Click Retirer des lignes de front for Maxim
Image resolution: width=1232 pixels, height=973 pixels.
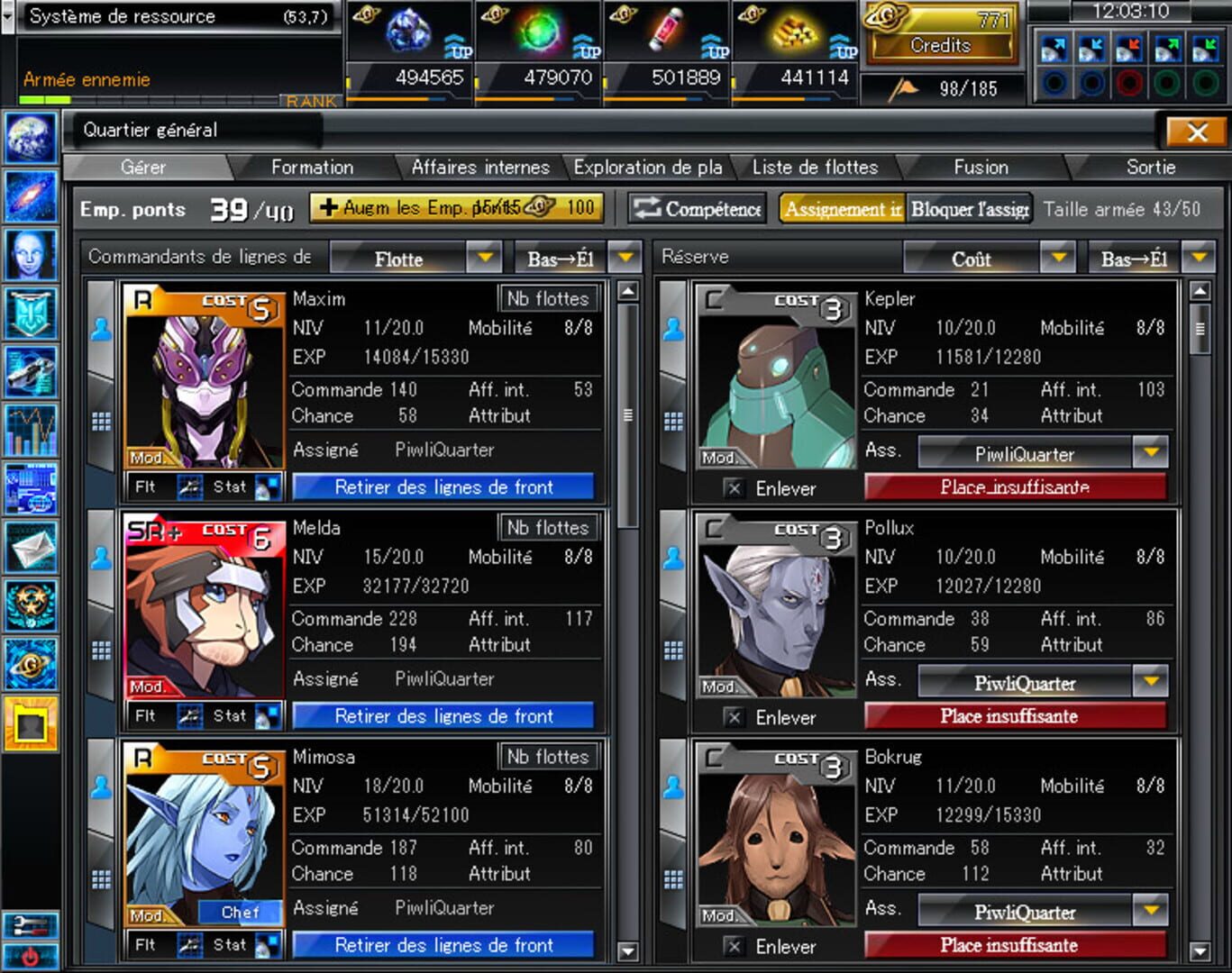point(443,486)
